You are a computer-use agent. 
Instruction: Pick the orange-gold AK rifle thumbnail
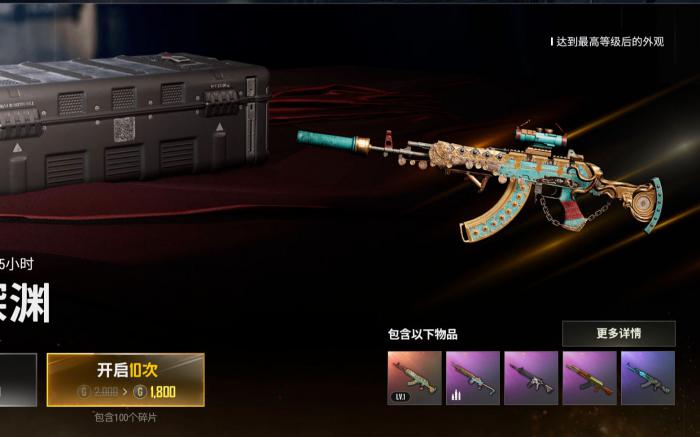pos(589,378)
